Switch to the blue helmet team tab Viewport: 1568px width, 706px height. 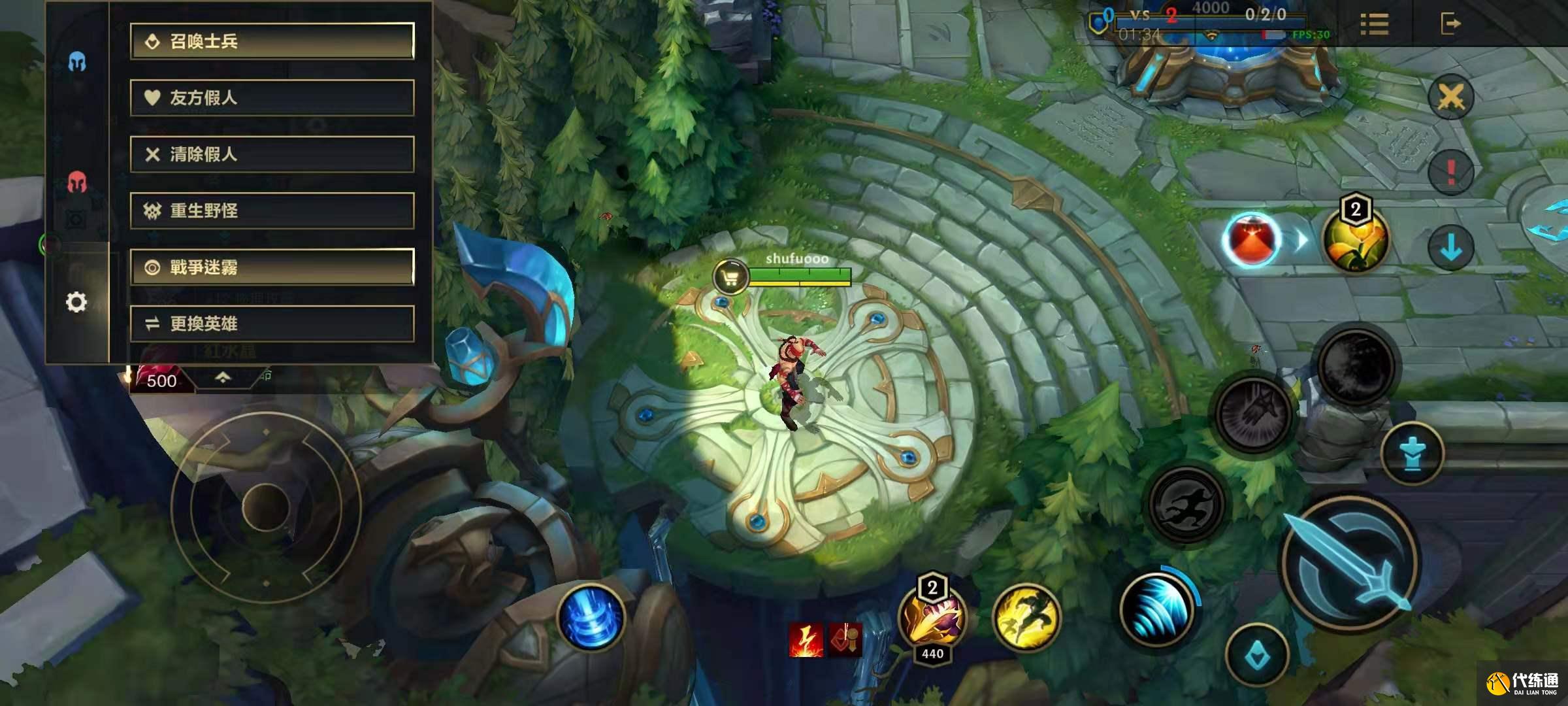coord(77,62)
